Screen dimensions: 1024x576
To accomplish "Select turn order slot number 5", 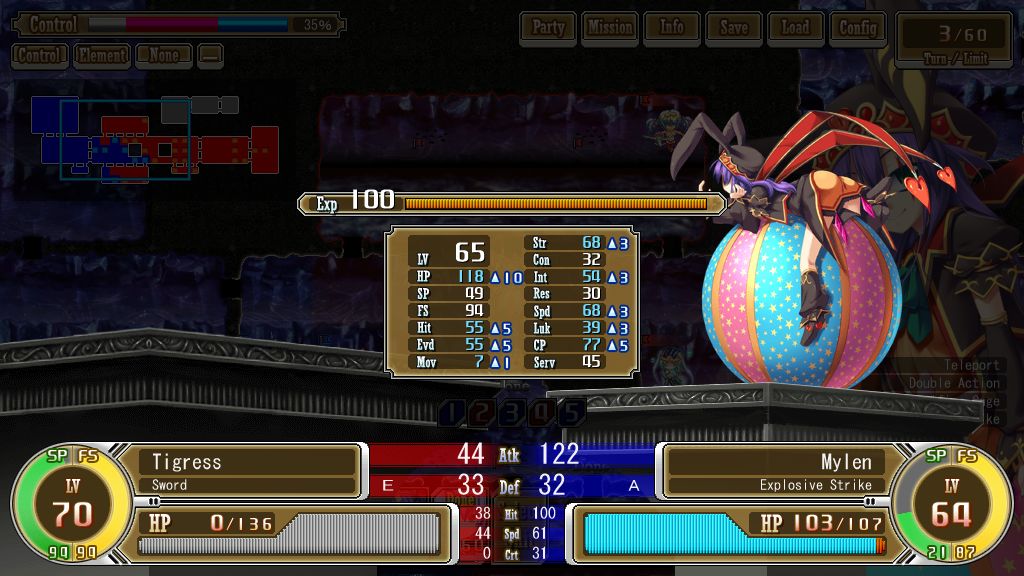I will pyautogui.click(x=571, y=412).
